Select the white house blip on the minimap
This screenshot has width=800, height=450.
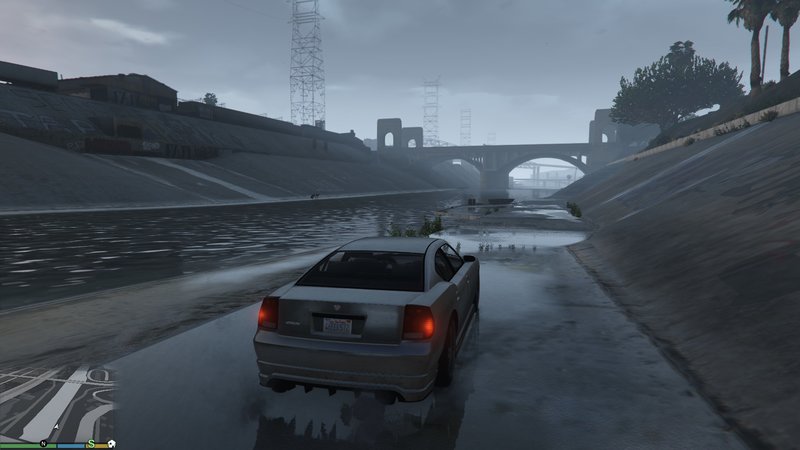coord(113,442)
